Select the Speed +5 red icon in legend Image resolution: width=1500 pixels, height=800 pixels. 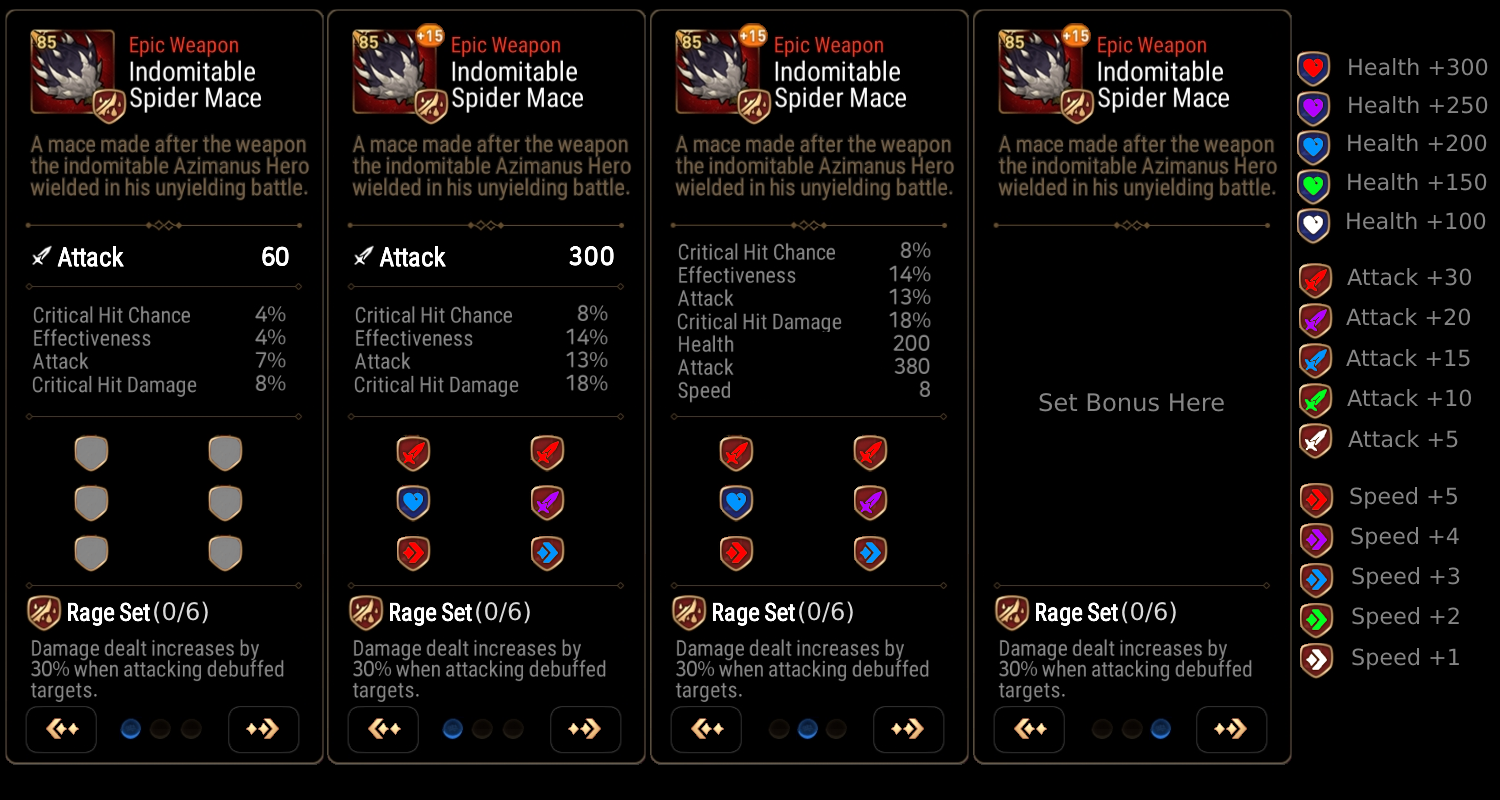[x=1314, y=497]
